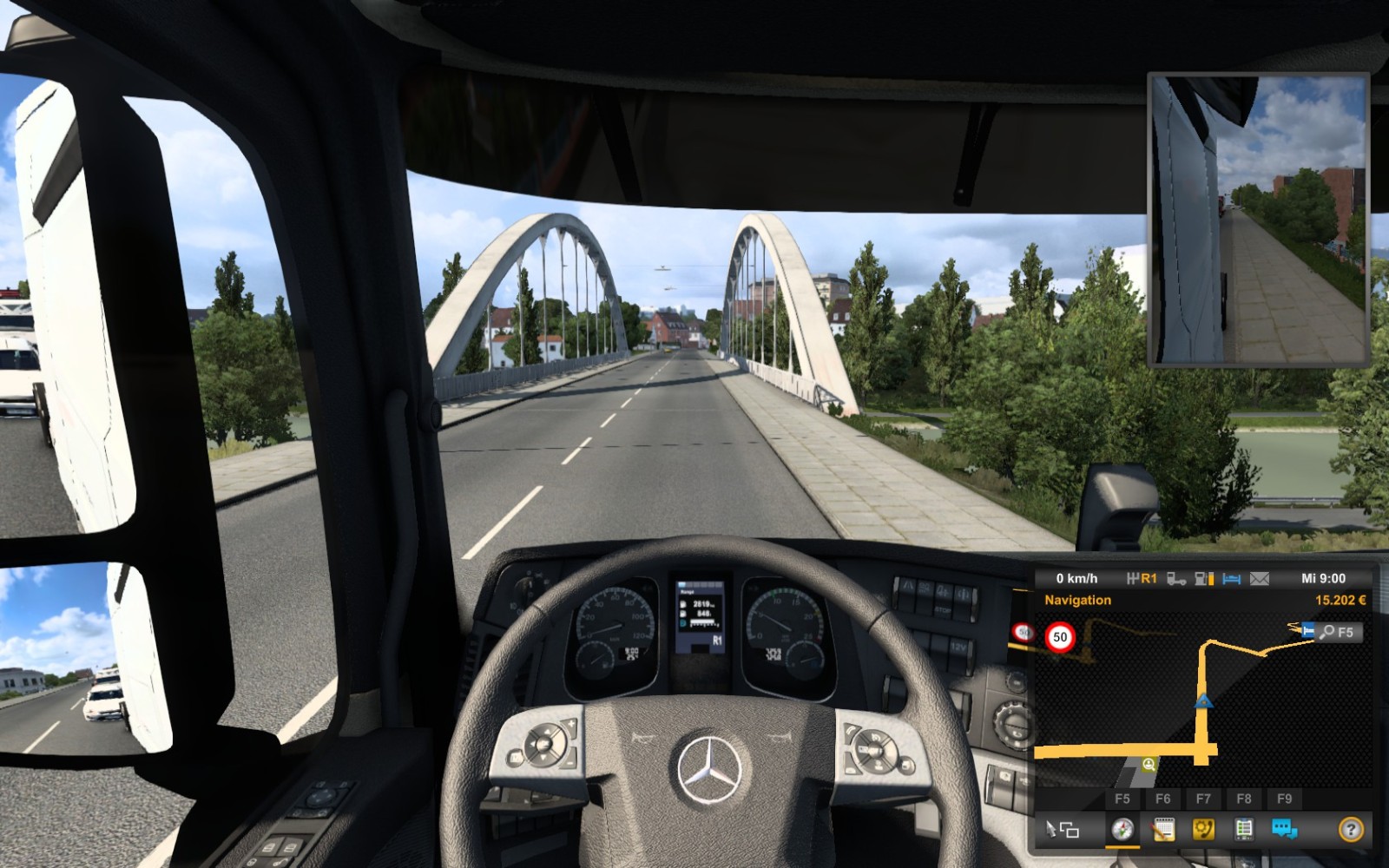Image resolution: width=1389 pixels, height=868 pixels.
Task: Select the green magnifier marker on map
Action: (x=1149, y=765)
